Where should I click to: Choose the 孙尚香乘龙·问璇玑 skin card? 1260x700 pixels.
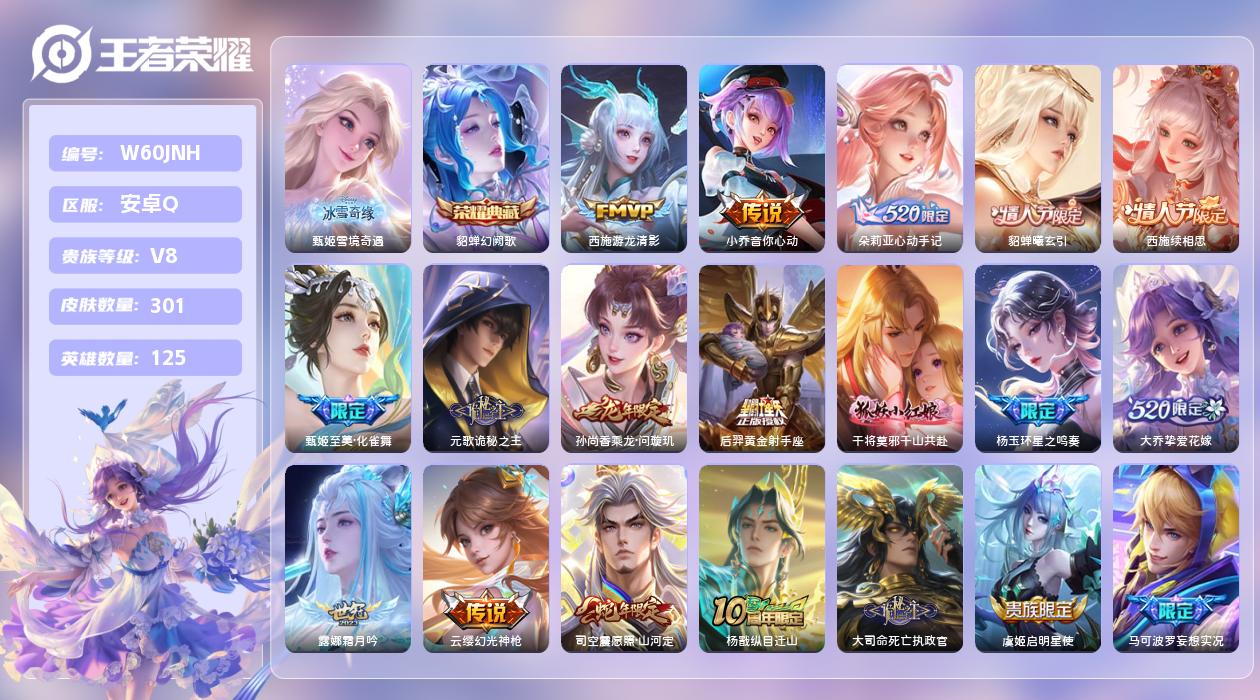coord(624,358)
